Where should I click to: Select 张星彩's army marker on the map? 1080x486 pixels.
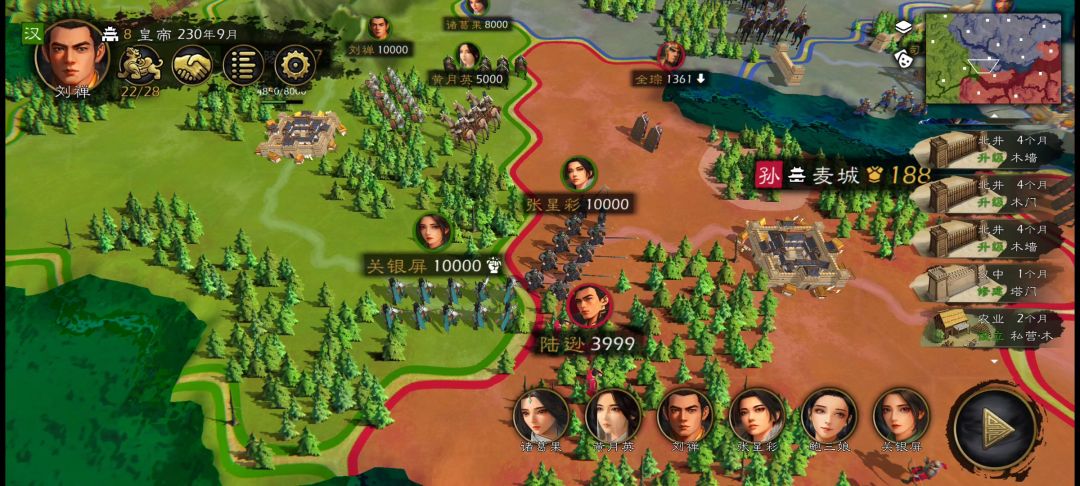578,175
